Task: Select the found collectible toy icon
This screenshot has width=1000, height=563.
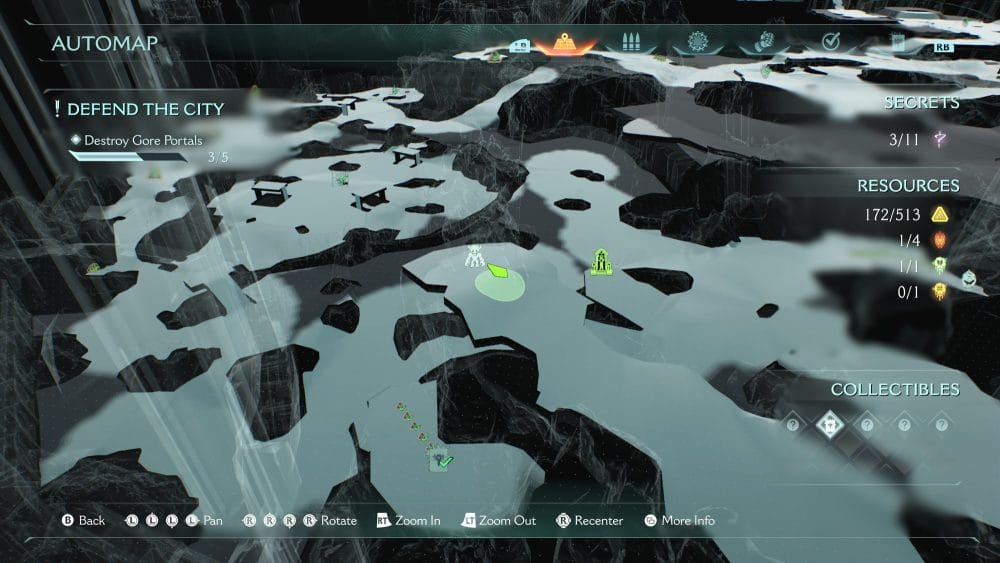Action: coord(830,424)
